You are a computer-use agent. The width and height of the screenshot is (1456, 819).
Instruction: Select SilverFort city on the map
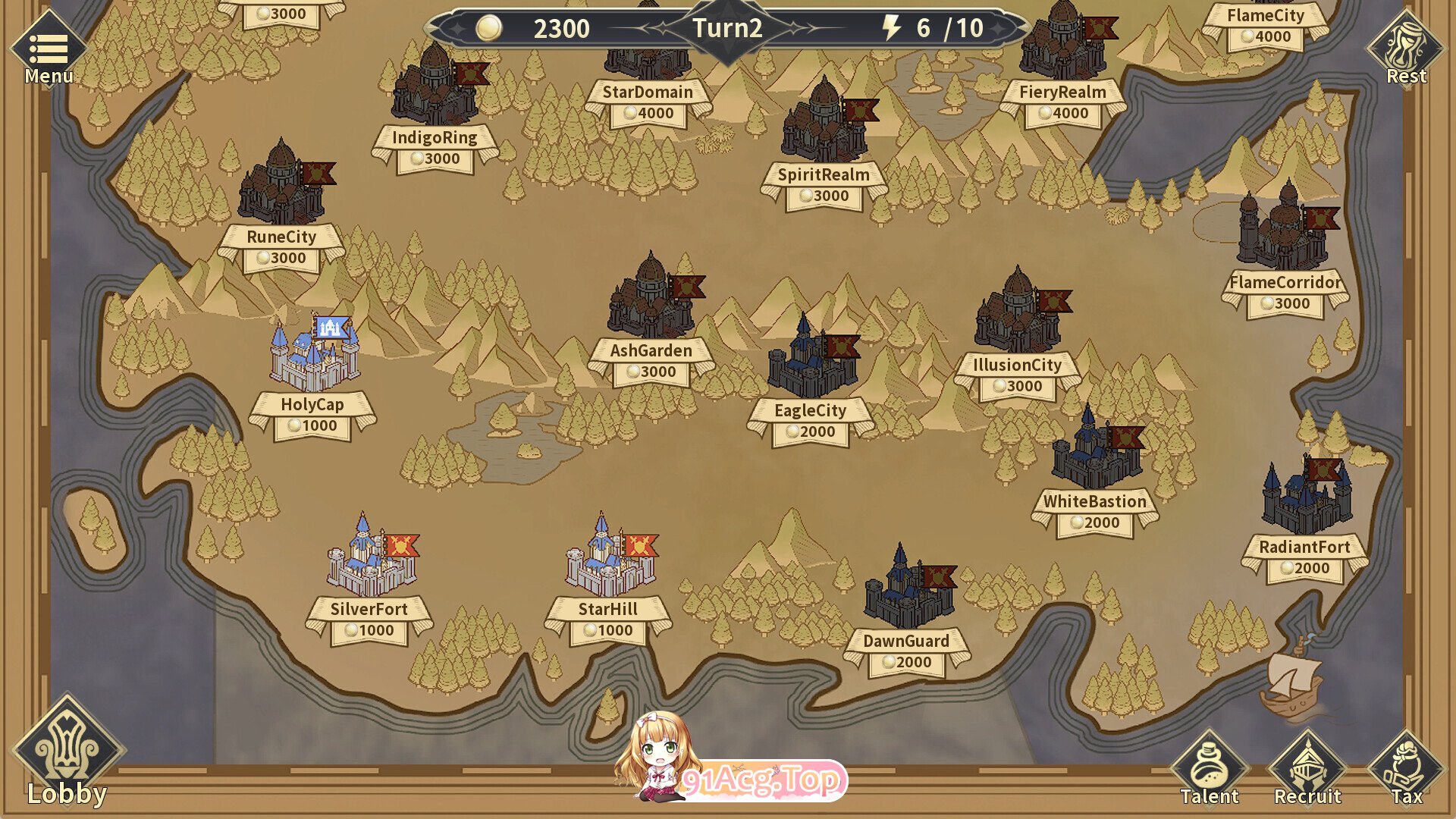(370, 557)
